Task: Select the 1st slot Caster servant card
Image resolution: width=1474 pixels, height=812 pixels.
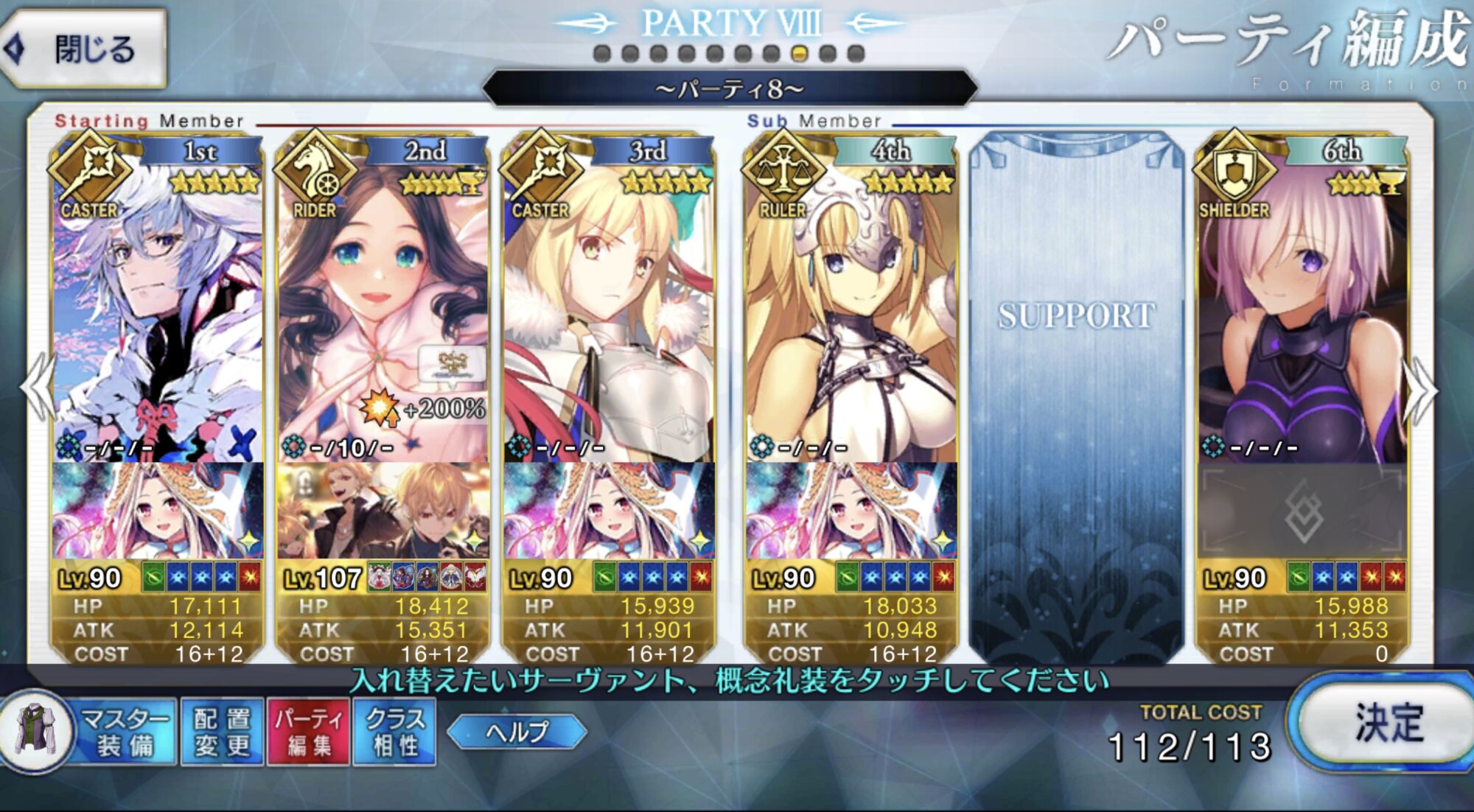Action: [x=157, y=309]
